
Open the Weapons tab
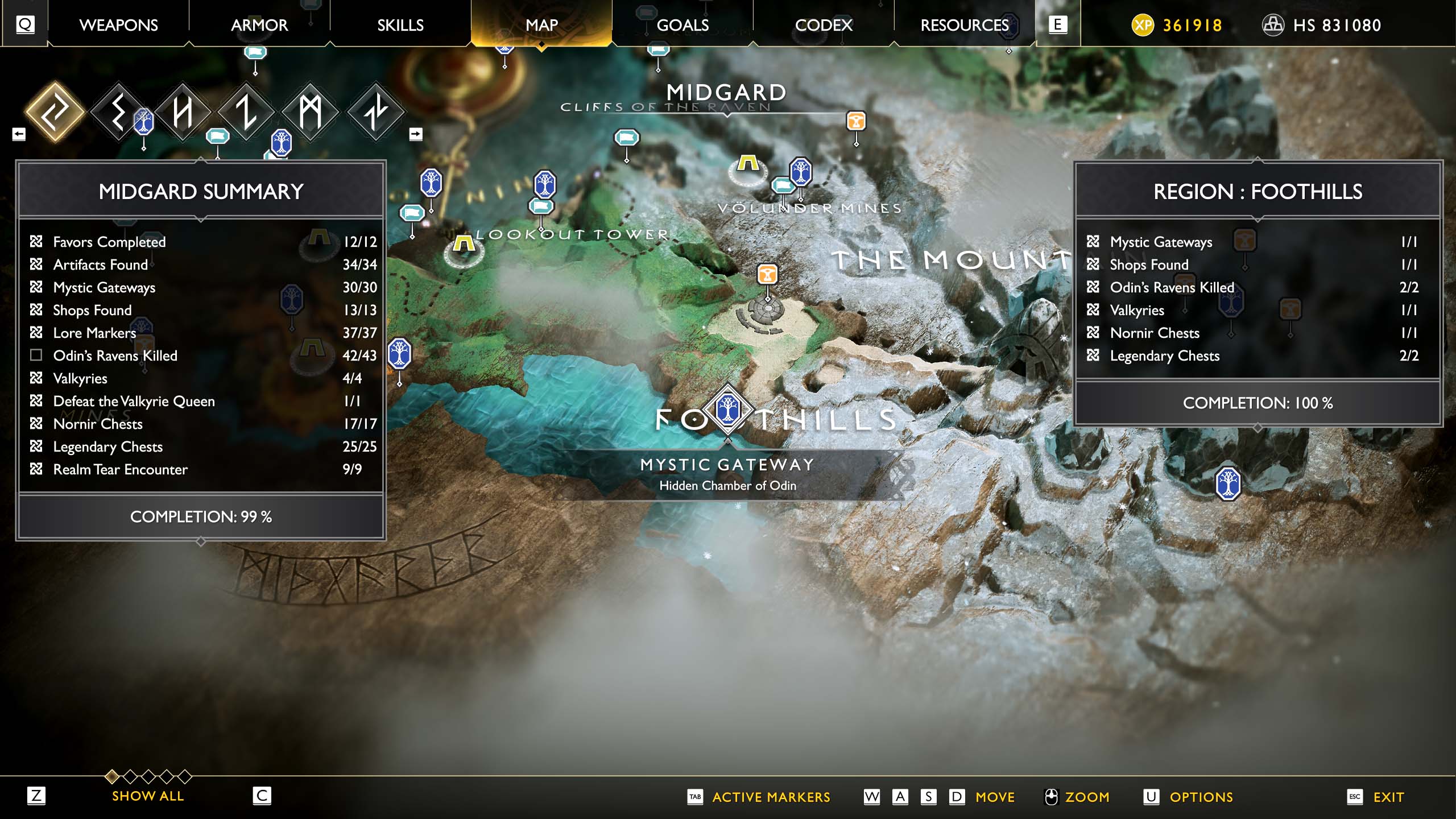coord(118,25)
